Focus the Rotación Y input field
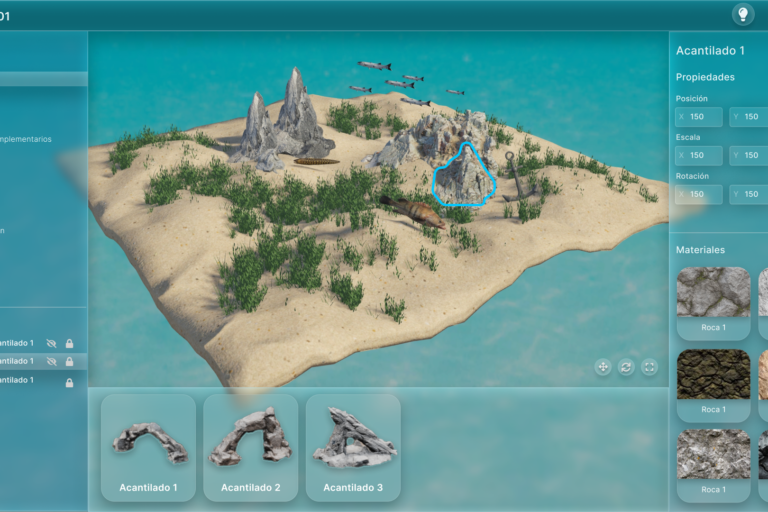 [749, 194]
